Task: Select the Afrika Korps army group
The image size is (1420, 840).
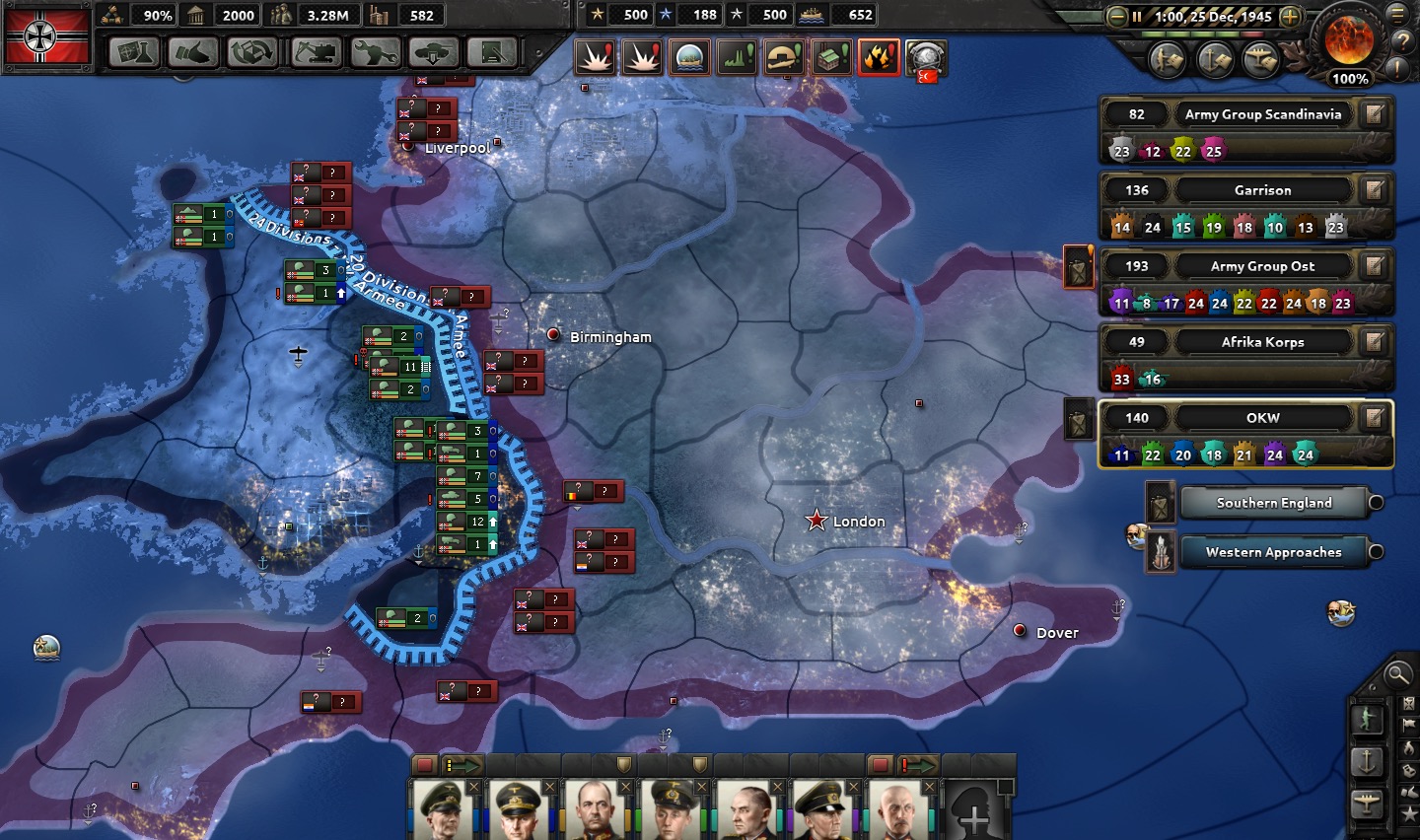Action: pyautogui.click(x=1262, y=342)
